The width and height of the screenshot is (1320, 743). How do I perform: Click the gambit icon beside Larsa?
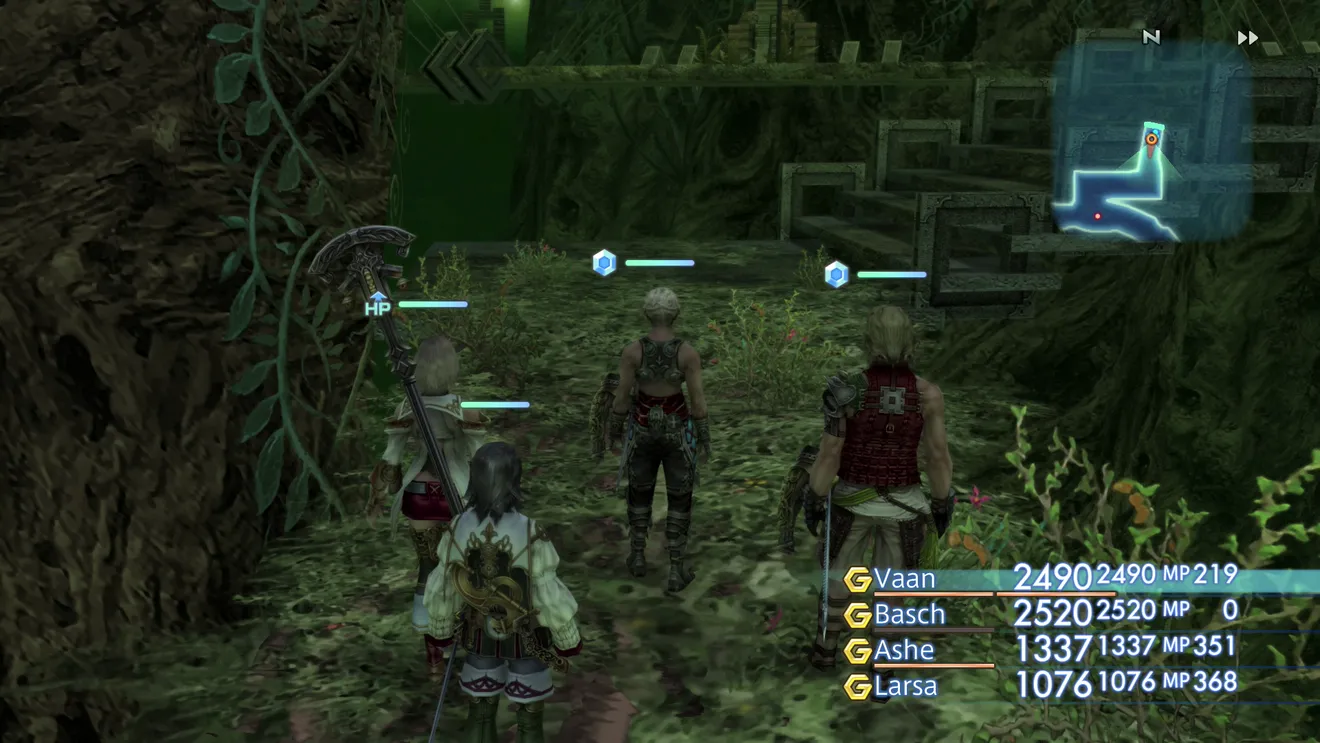coord(857,687)
